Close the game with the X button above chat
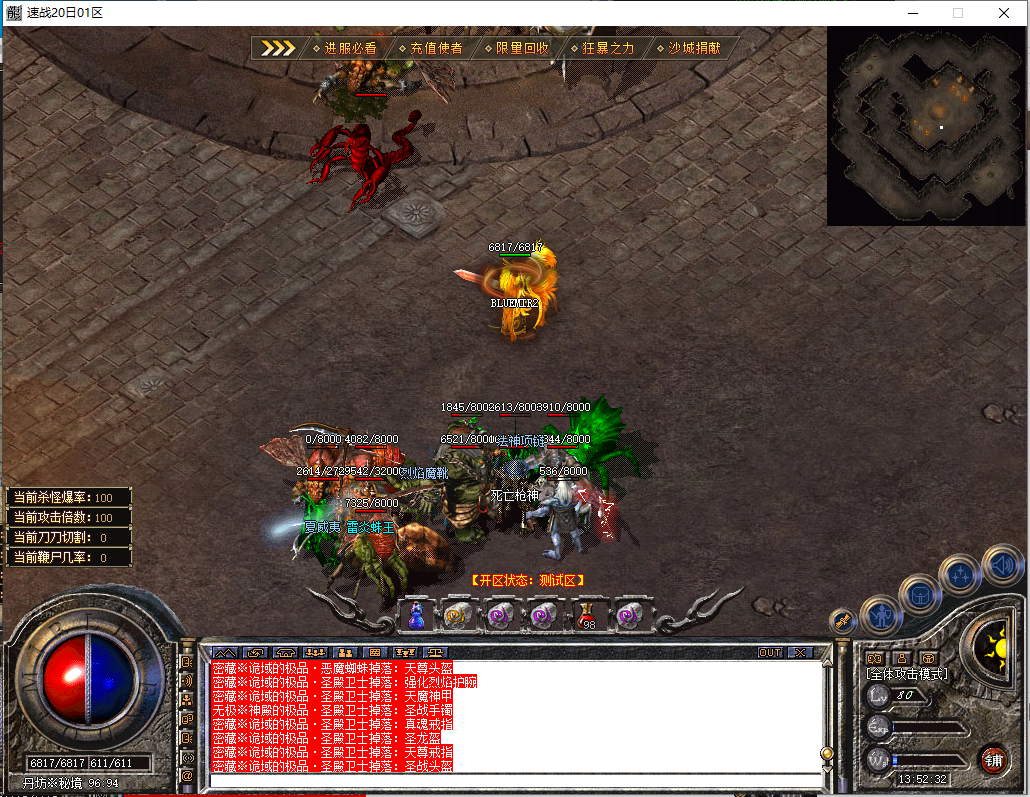 click(800, 652)
